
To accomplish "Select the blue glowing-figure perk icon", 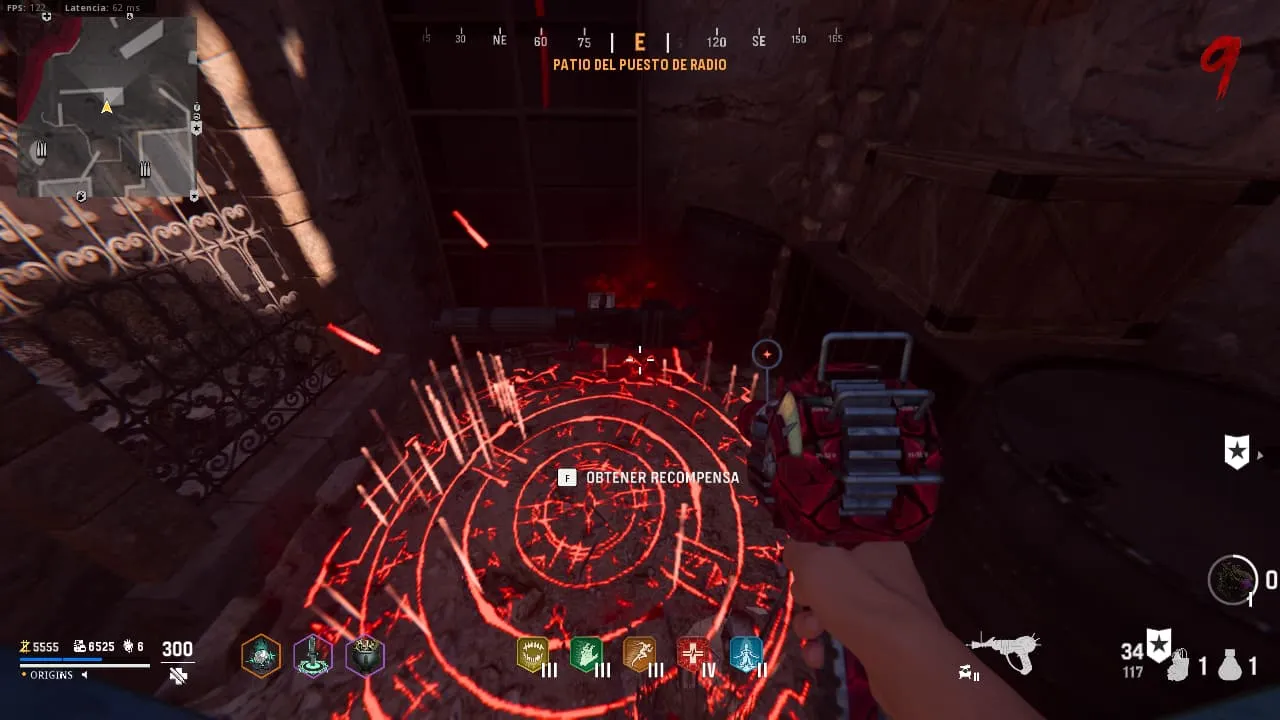I will point(746,654).
